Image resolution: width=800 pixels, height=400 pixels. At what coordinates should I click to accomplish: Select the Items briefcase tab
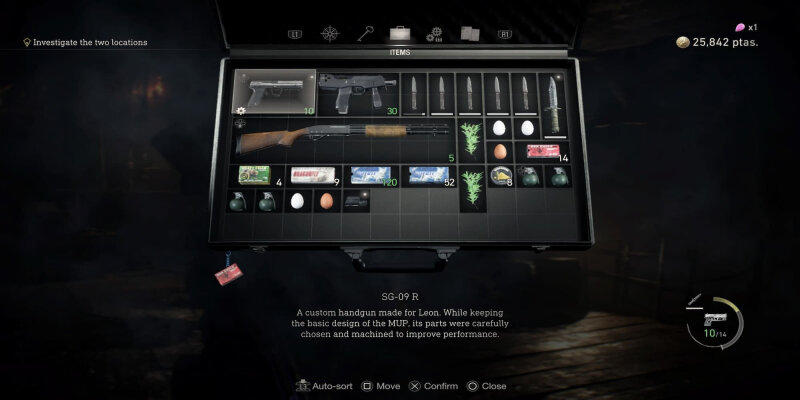pyautogui.click(x=399, y=33)
